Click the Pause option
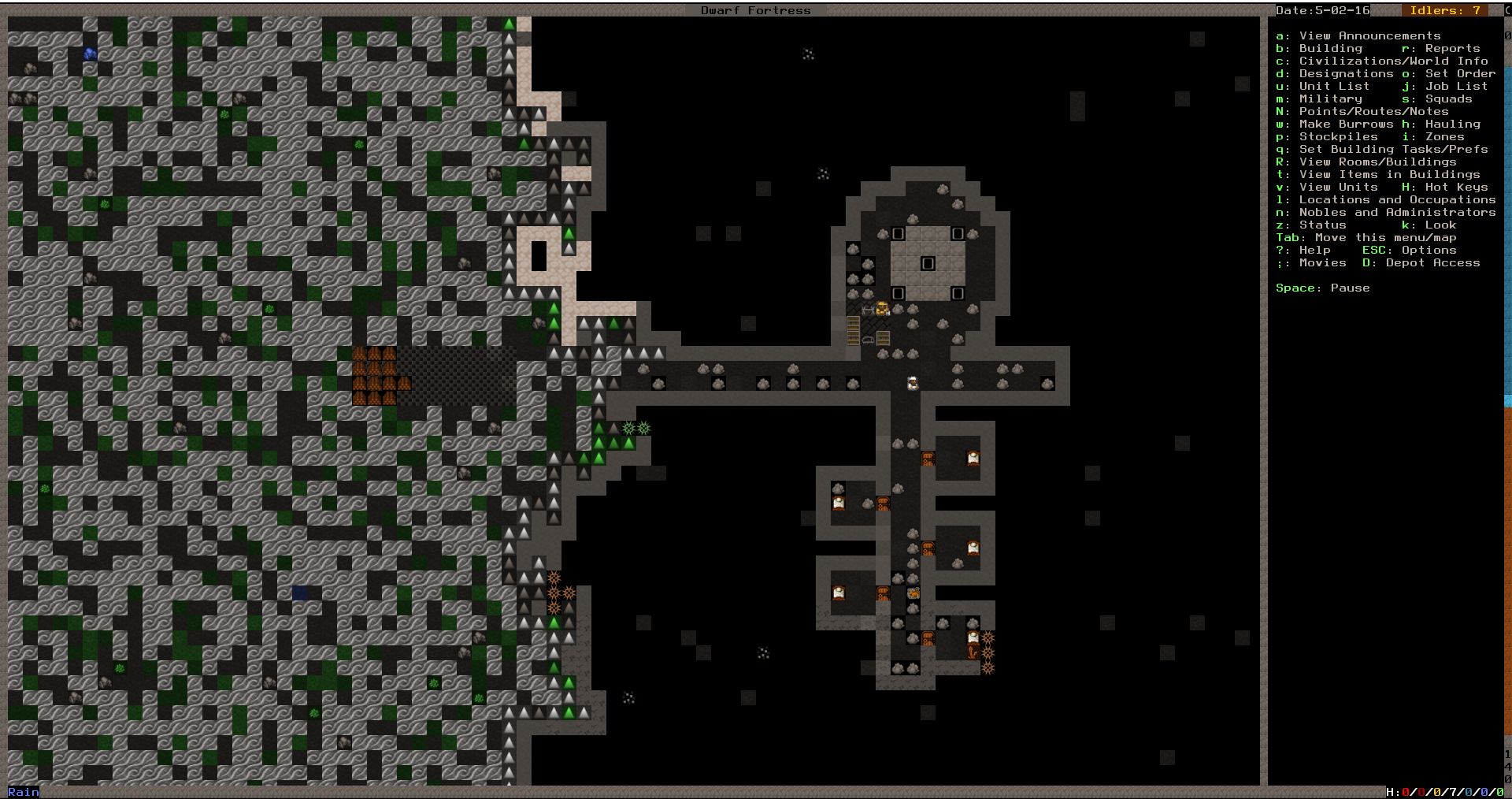Screen dimensions: 1512x799 click(1350, 288)
